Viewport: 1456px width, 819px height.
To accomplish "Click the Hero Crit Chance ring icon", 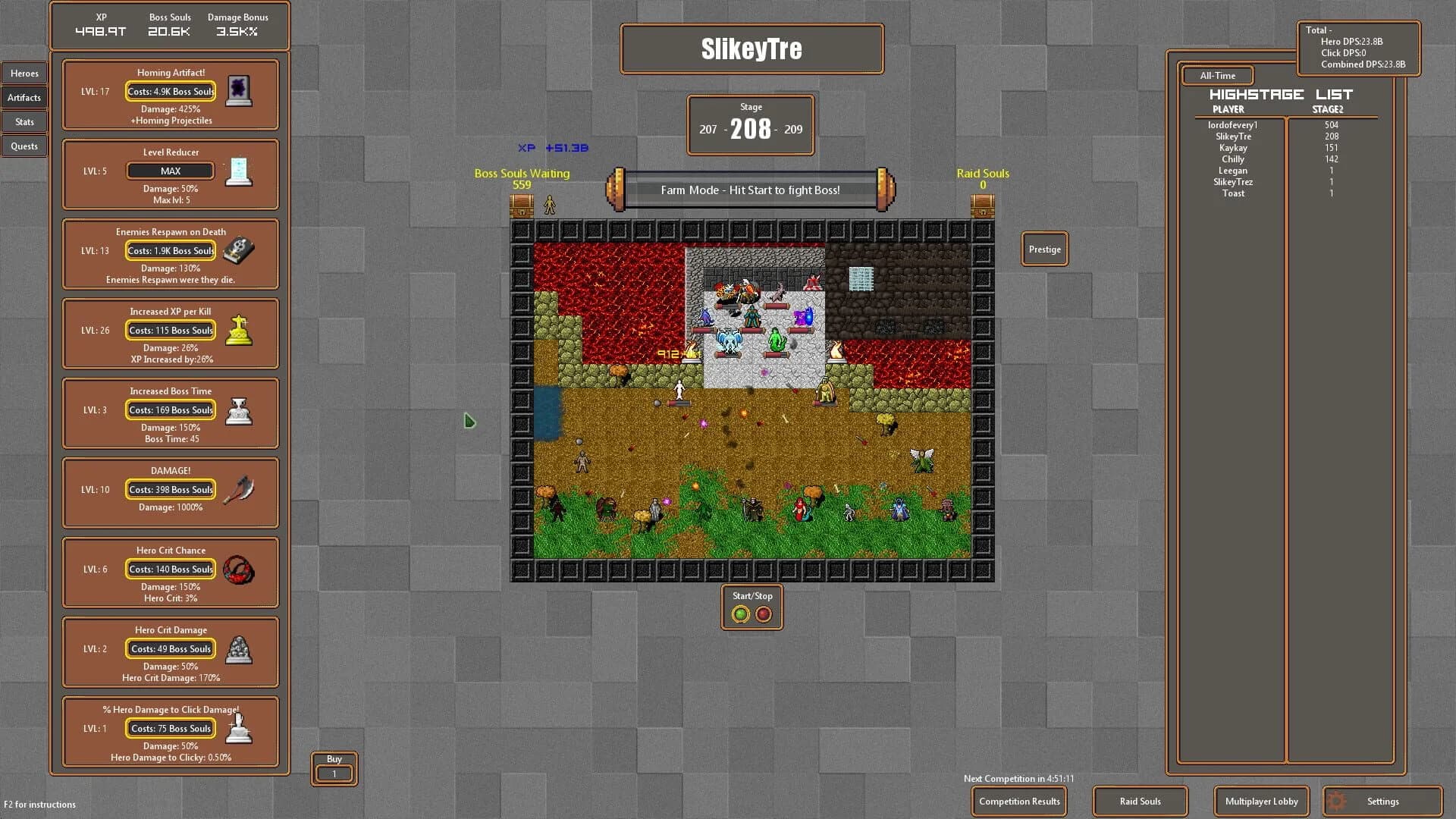I will (x=239, y=569).
